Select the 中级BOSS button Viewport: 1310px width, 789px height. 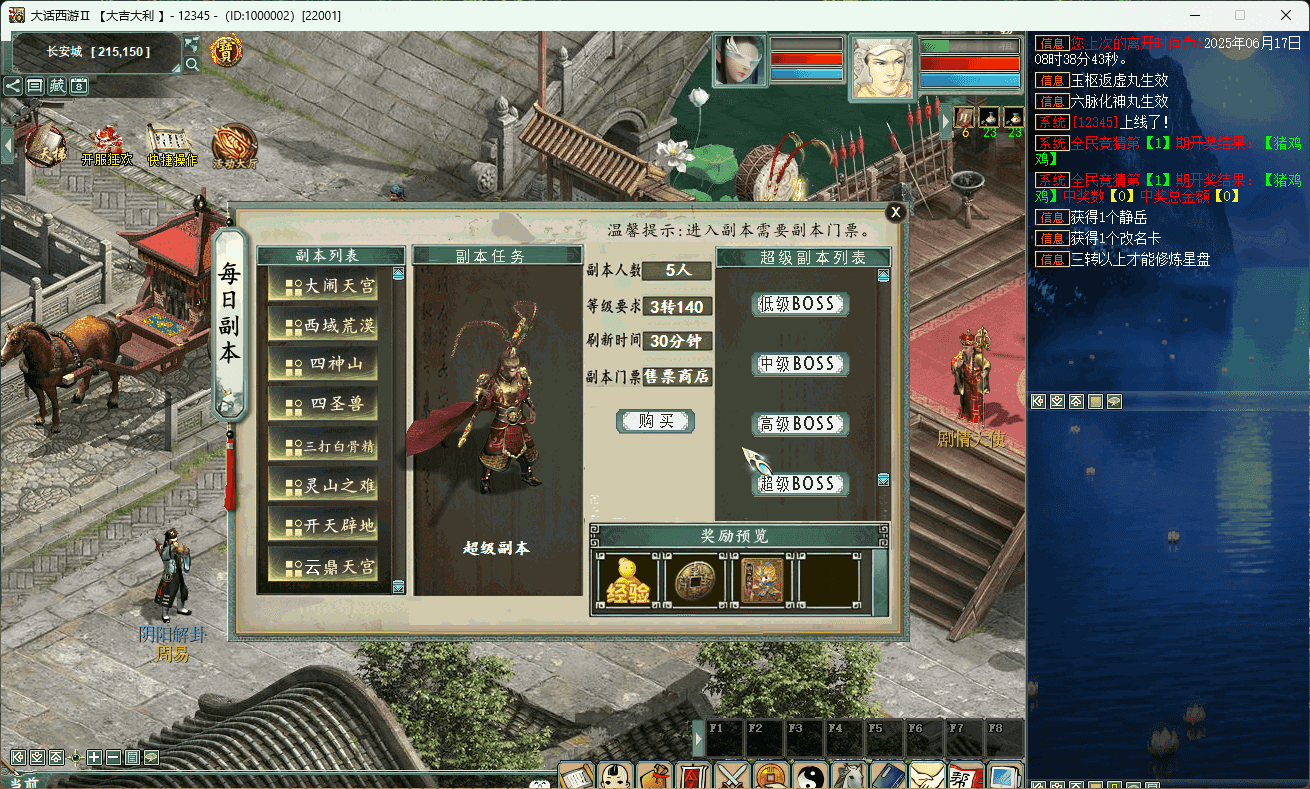[799, 364]
